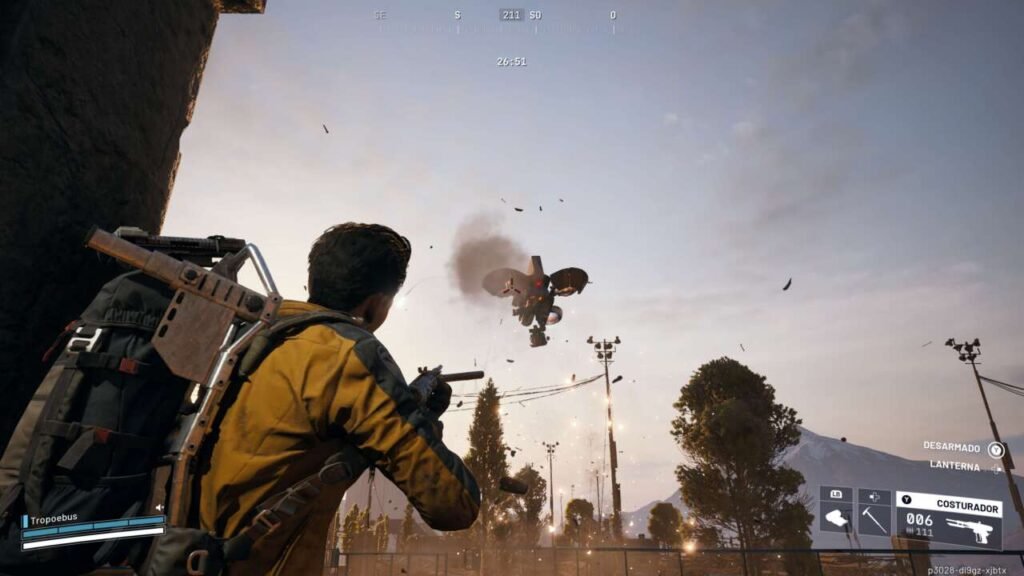Viewport: 1024px width, 576px height.
Task: Select the Costurador weapon panel
Action: [948, 519]
